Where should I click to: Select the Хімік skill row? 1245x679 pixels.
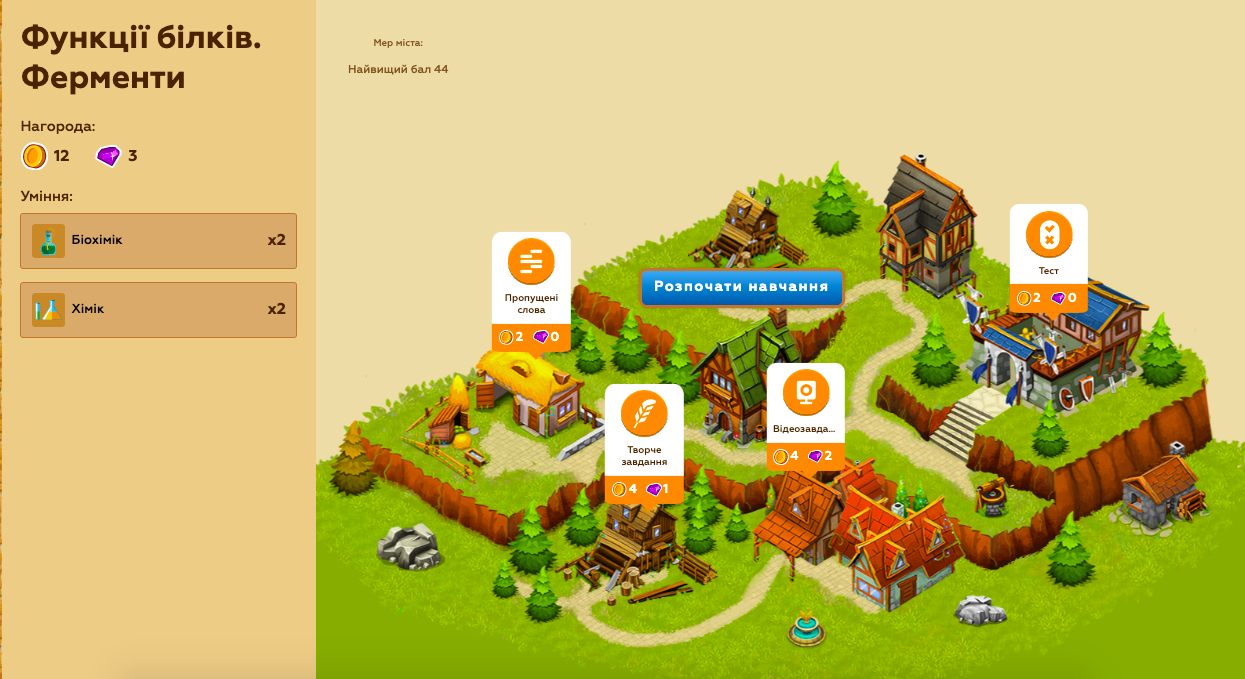coord(158,310)
